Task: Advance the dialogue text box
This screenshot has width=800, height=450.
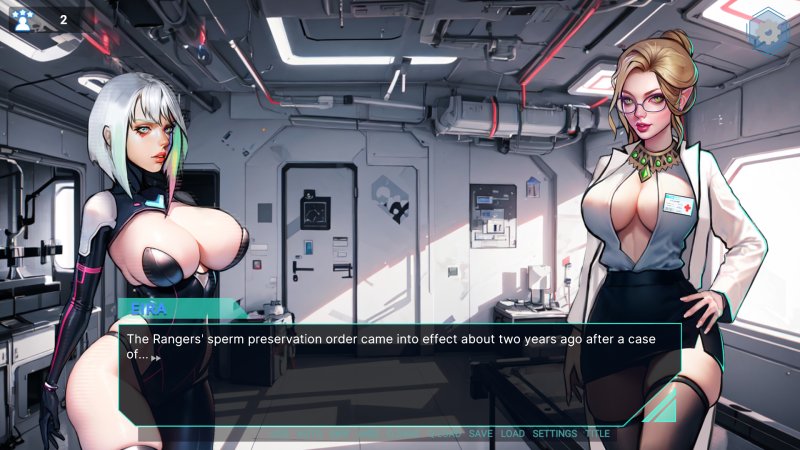Action: coord(400,367)
